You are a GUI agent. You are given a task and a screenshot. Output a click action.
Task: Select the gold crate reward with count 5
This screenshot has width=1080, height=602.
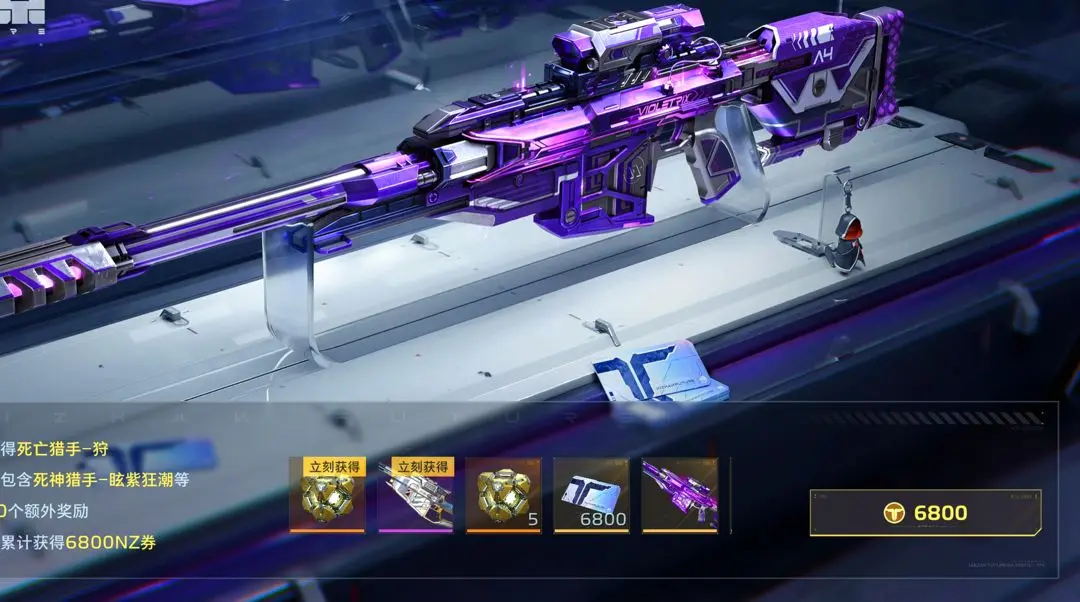503,495
